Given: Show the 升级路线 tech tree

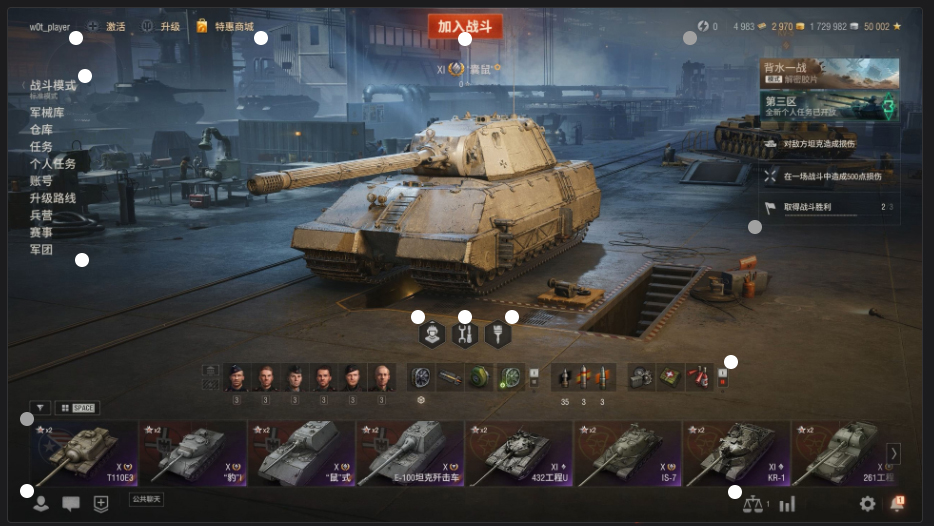Looking at the screenshot, I should pyautogui.click(x=53, y=198).
